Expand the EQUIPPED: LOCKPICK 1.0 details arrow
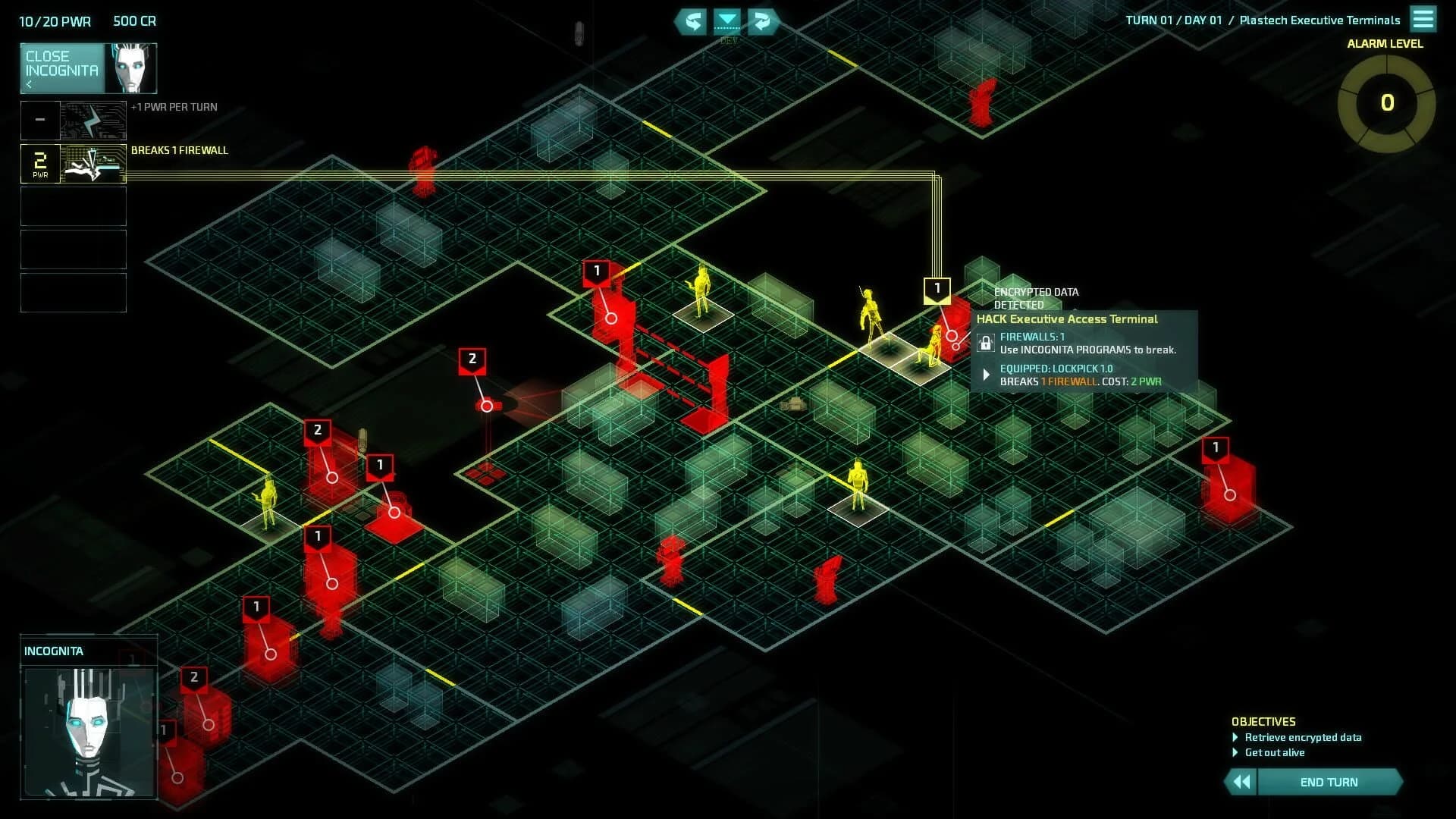Viewport: 1456px width, 819px height. click(x=986, y=374)
